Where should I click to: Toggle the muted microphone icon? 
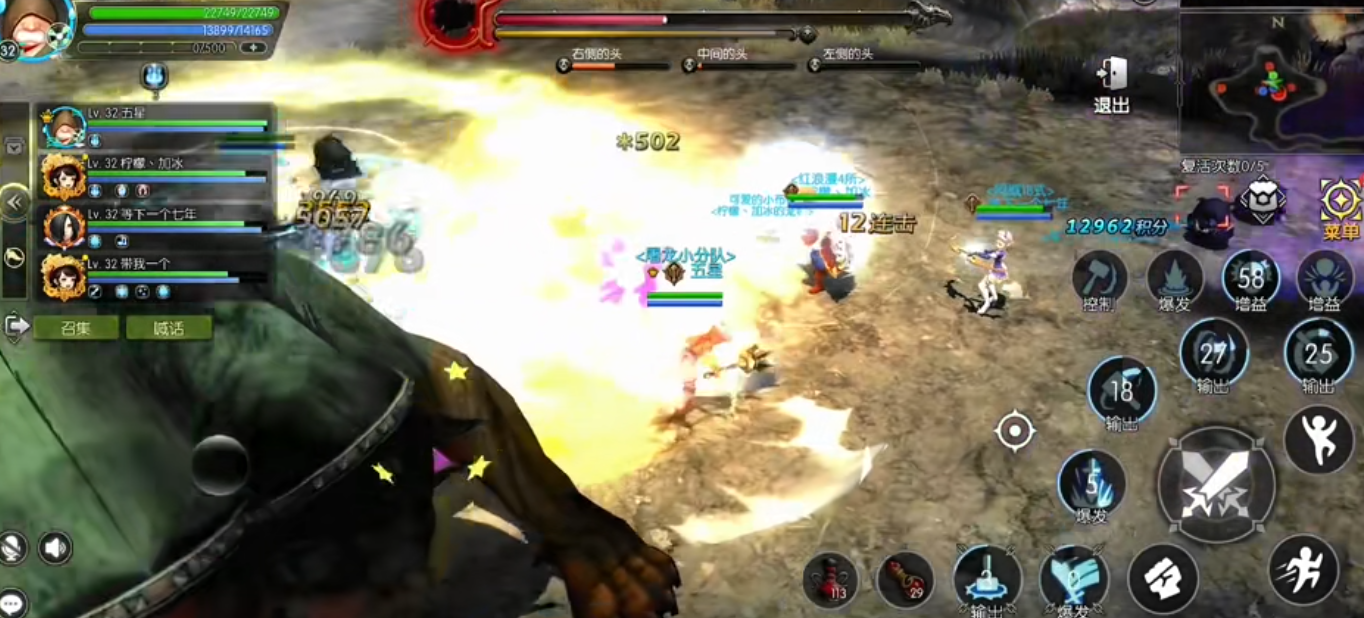click(13, 547)
